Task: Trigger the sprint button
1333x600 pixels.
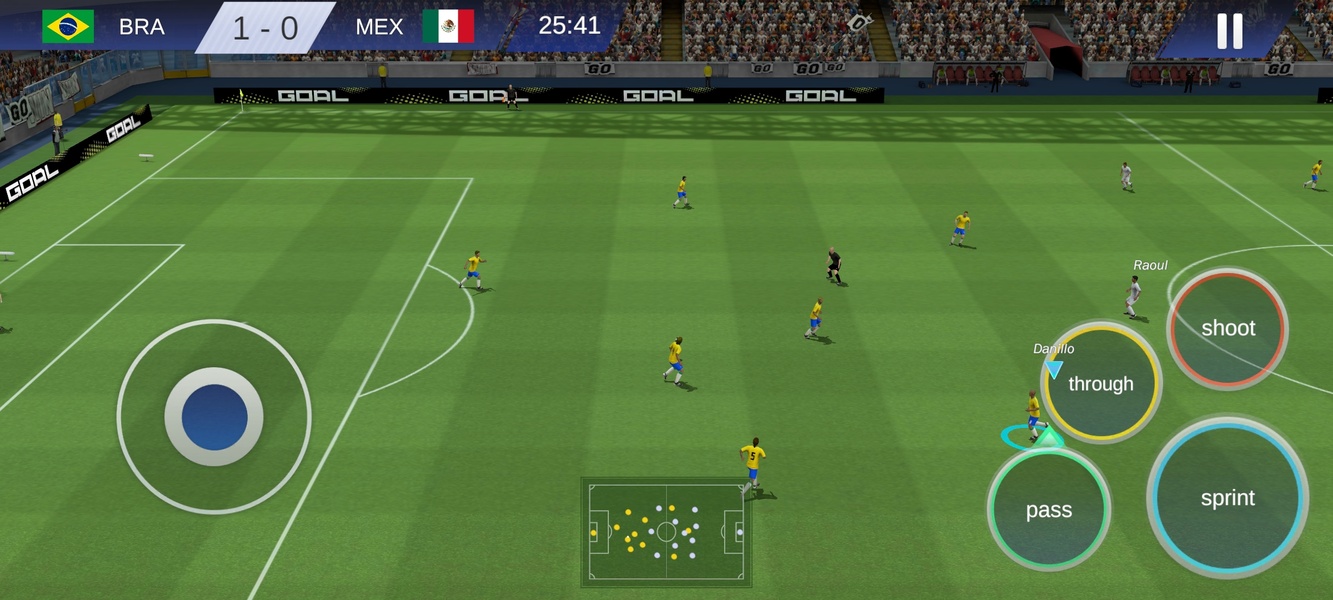Action: point(1227,498)
